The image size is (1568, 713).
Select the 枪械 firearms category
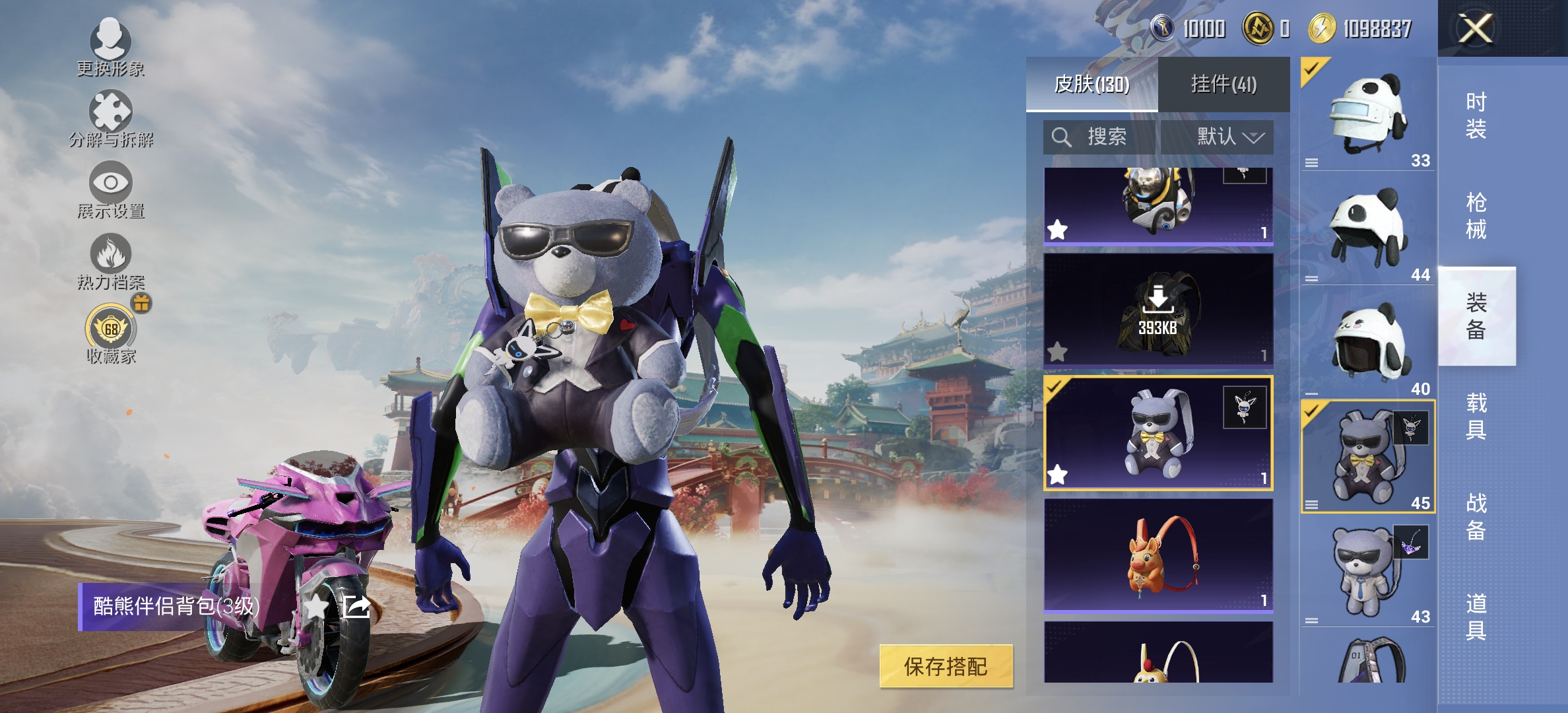1476,216
